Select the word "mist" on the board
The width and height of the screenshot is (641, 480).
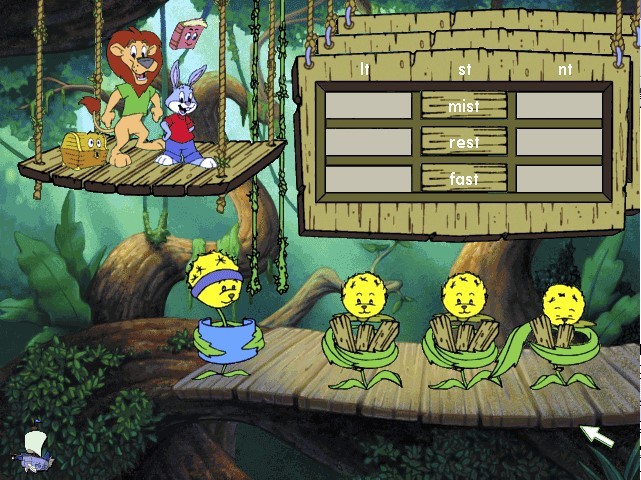tap(464, 106)
